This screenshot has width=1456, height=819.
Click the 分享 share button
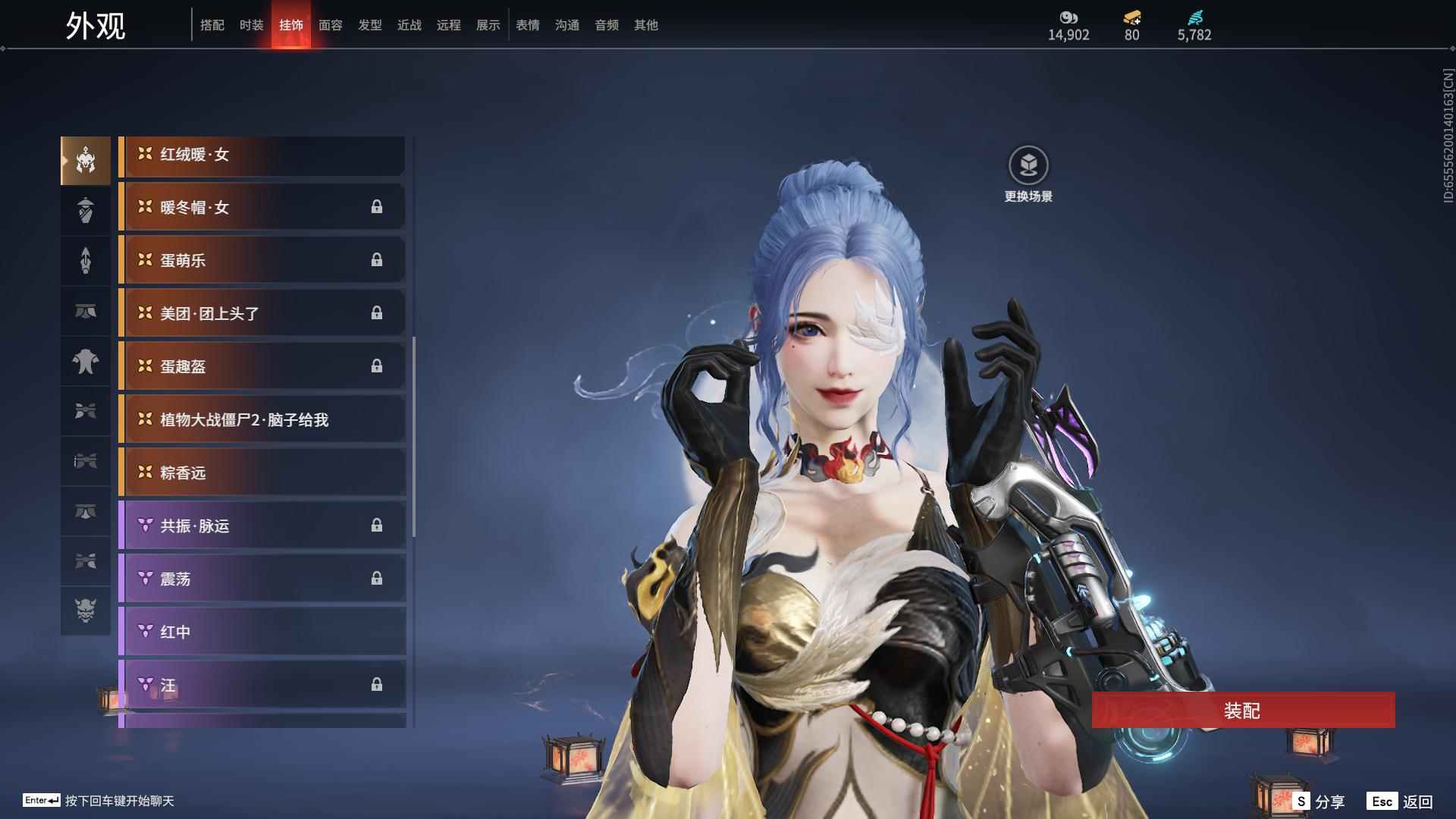click(1320, 802)
